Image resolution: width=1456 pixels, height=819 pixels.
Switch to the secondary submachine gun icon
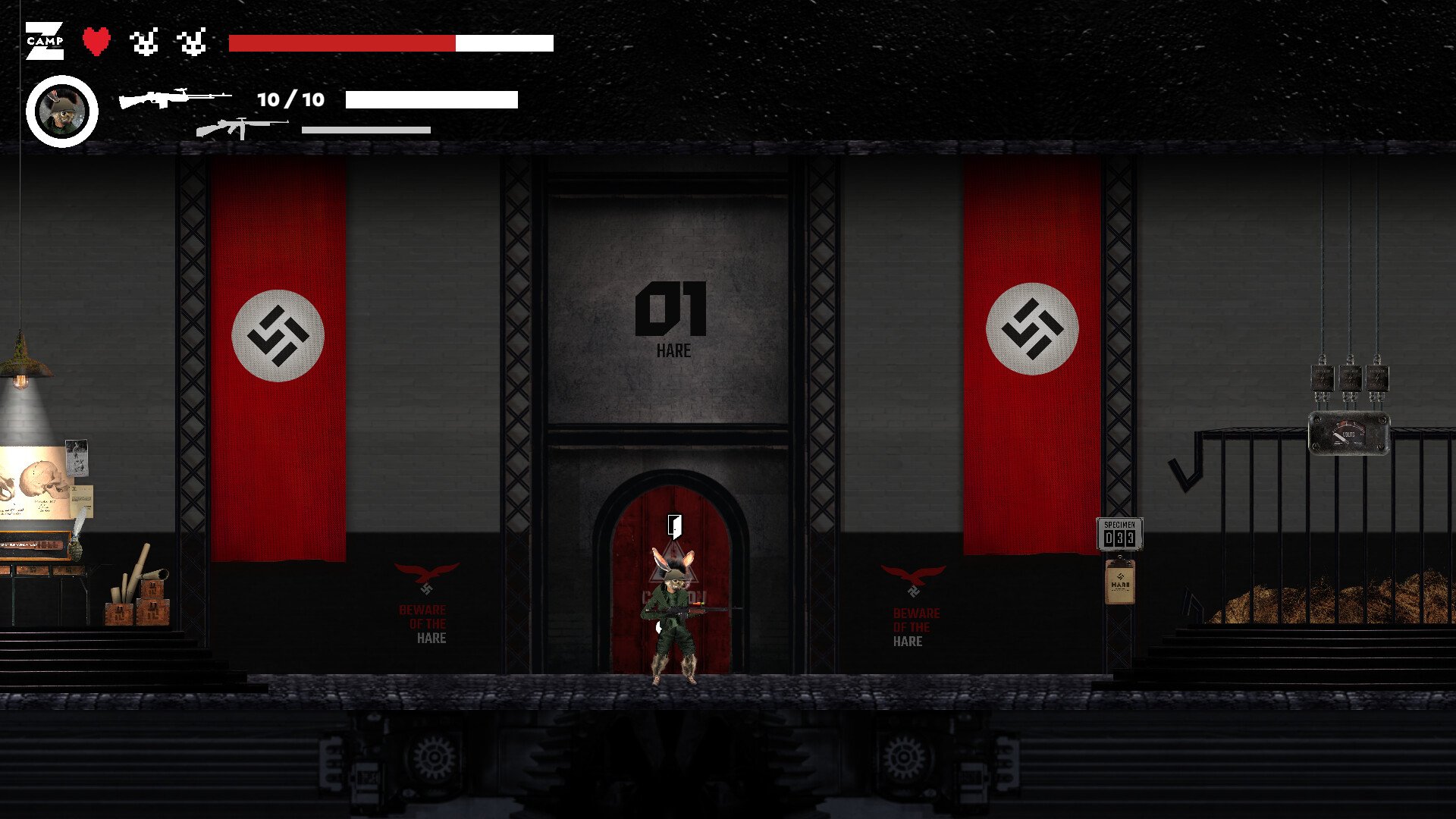(x=241, y=128)
